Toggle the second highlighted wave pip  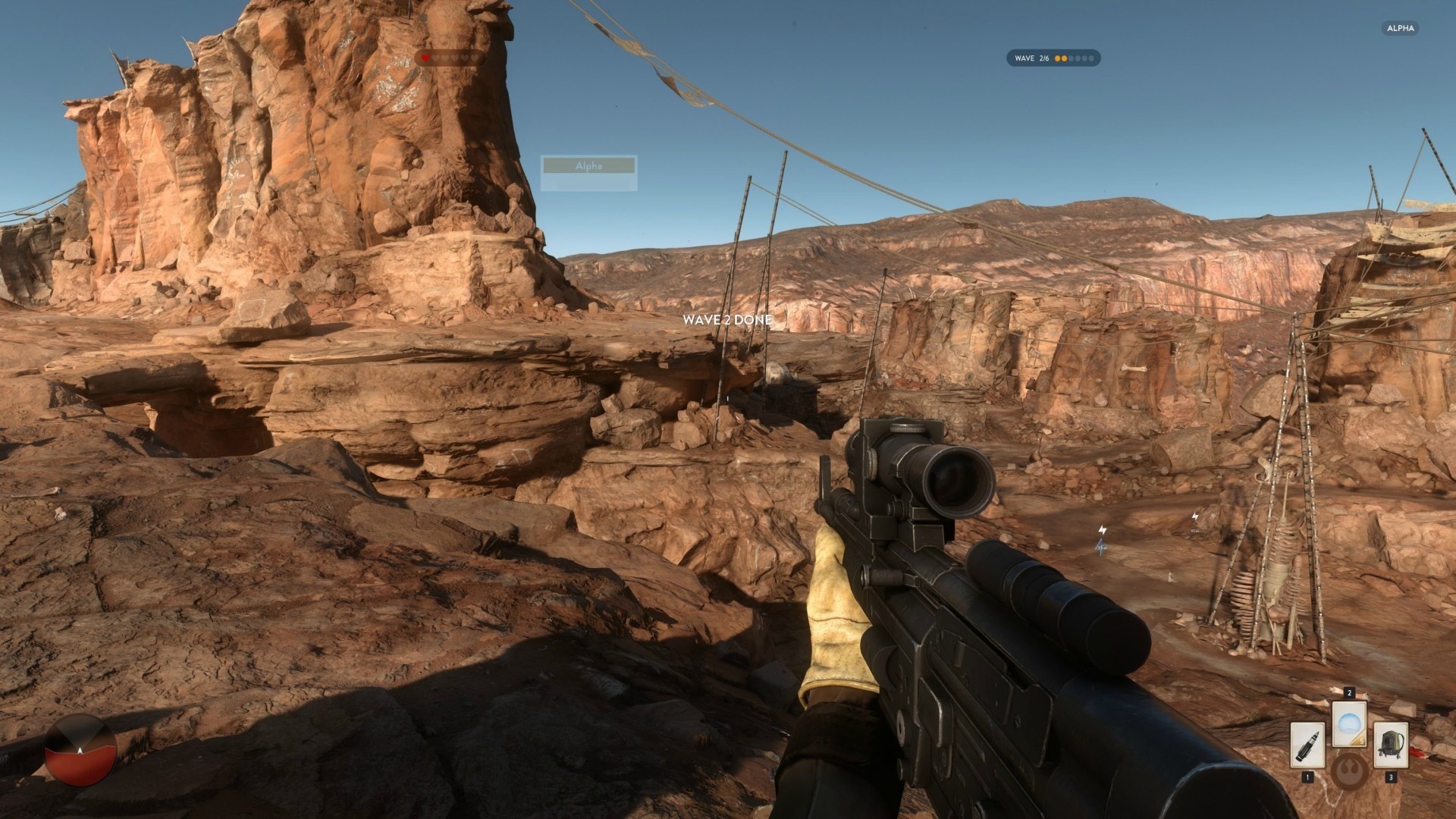(x=1064, y=58)
